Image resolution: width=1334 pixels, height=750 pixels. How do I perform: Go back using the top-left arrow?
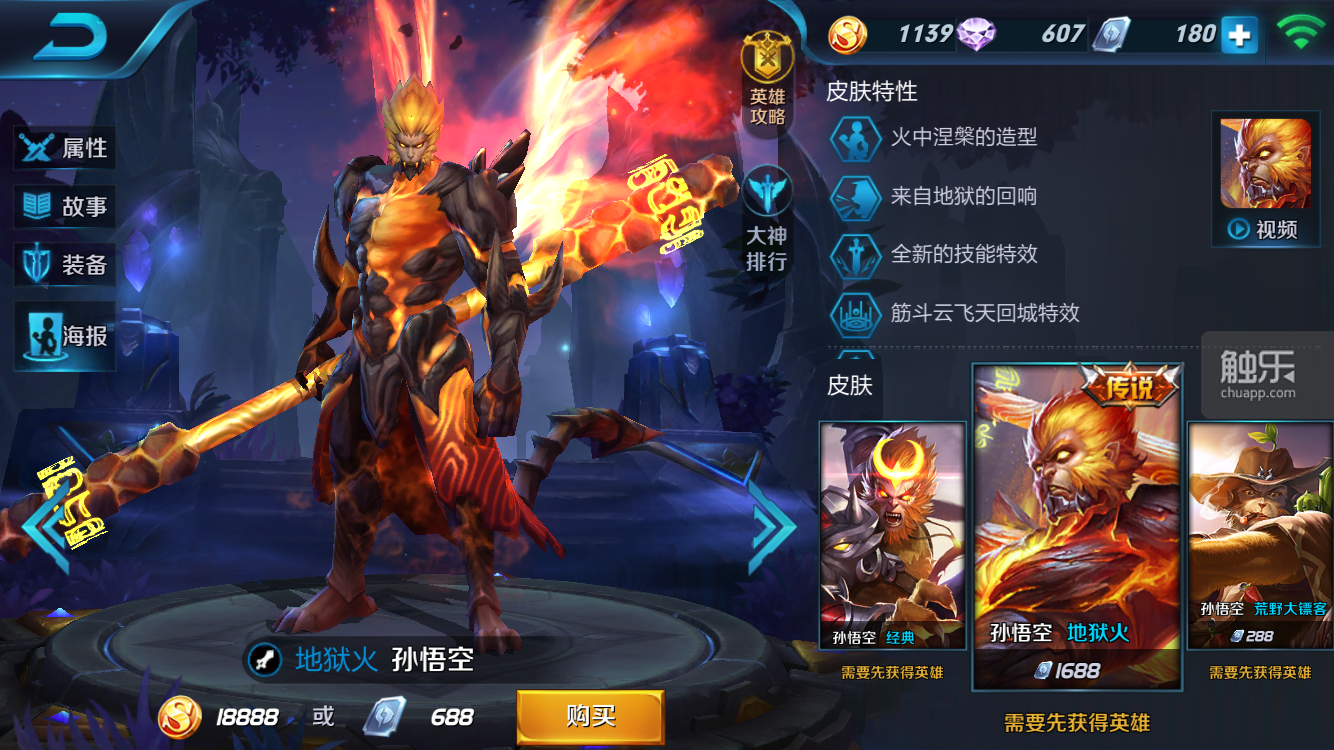pyautogui.click(x=72, y=38)
